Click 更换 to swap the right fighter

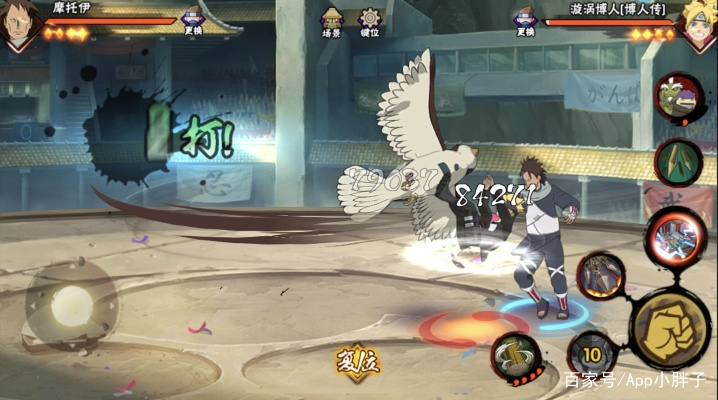click(x=524, y=21)
